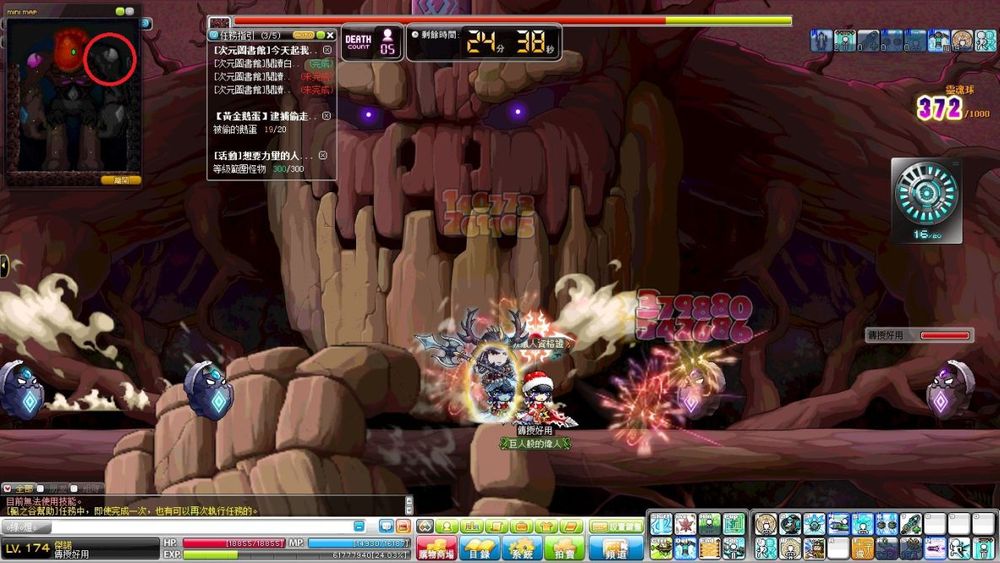Screen dimensions: 1000x563
Task: Click the 離開 leave button under minimap
Action: pos(121,180)
